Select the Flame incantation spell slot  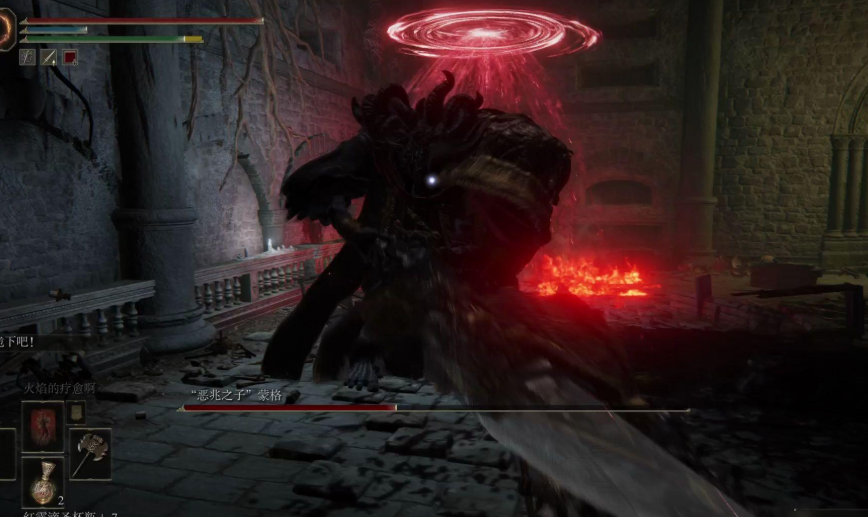(x=42, y=427)
